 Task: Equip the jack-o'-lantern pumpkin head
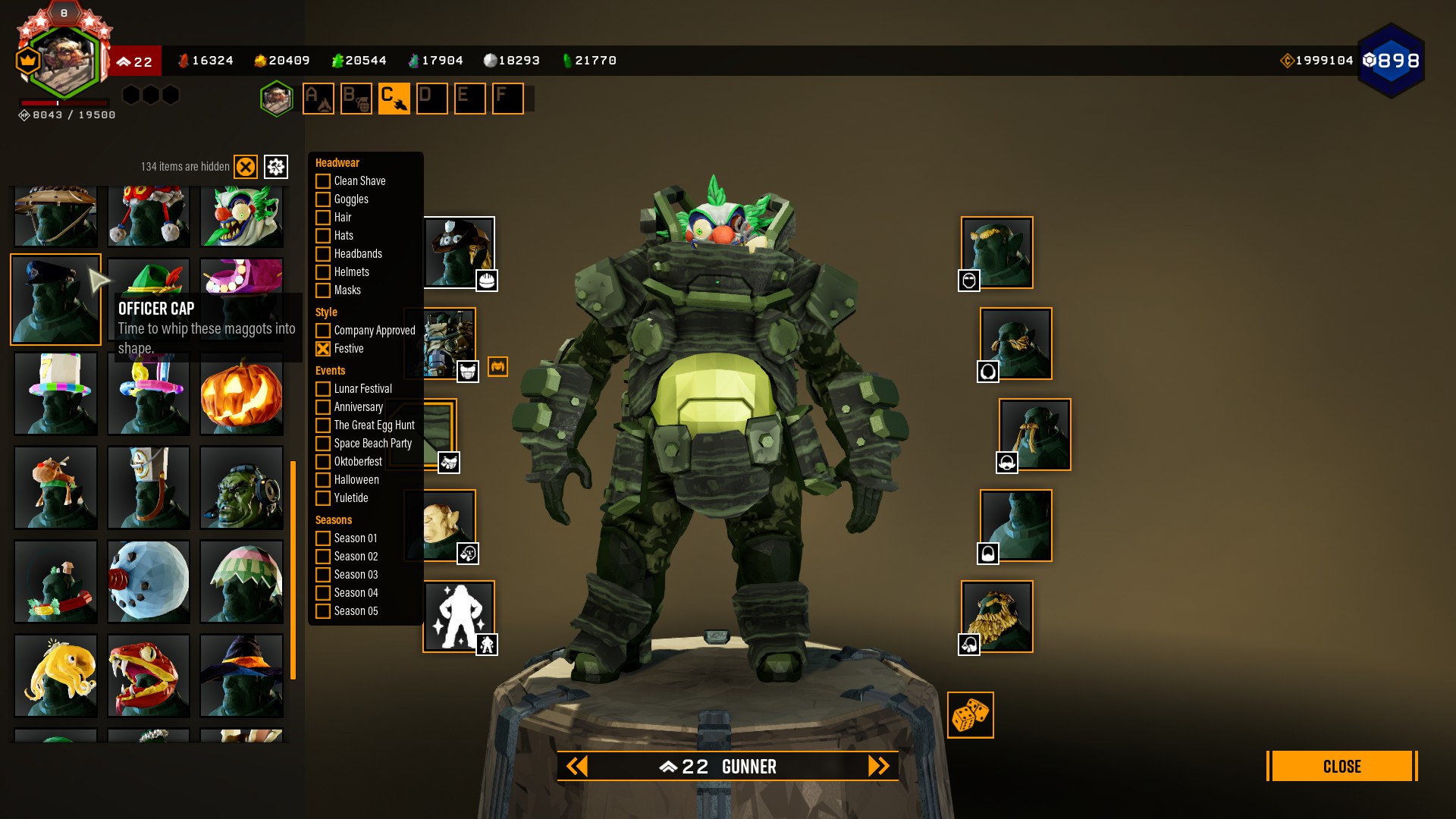[x=241, y=394]
